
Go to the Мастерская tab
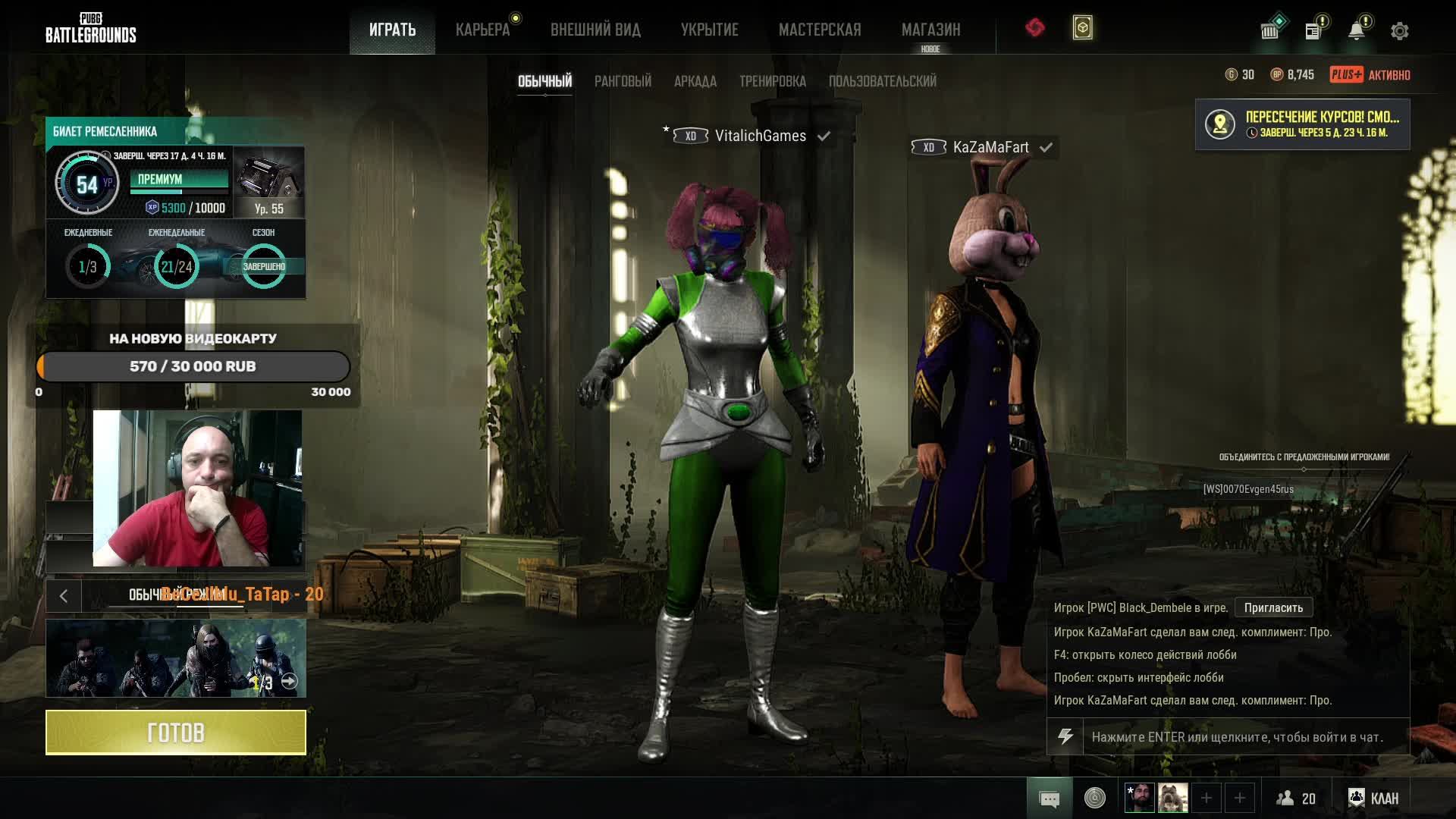click(820, 30)
